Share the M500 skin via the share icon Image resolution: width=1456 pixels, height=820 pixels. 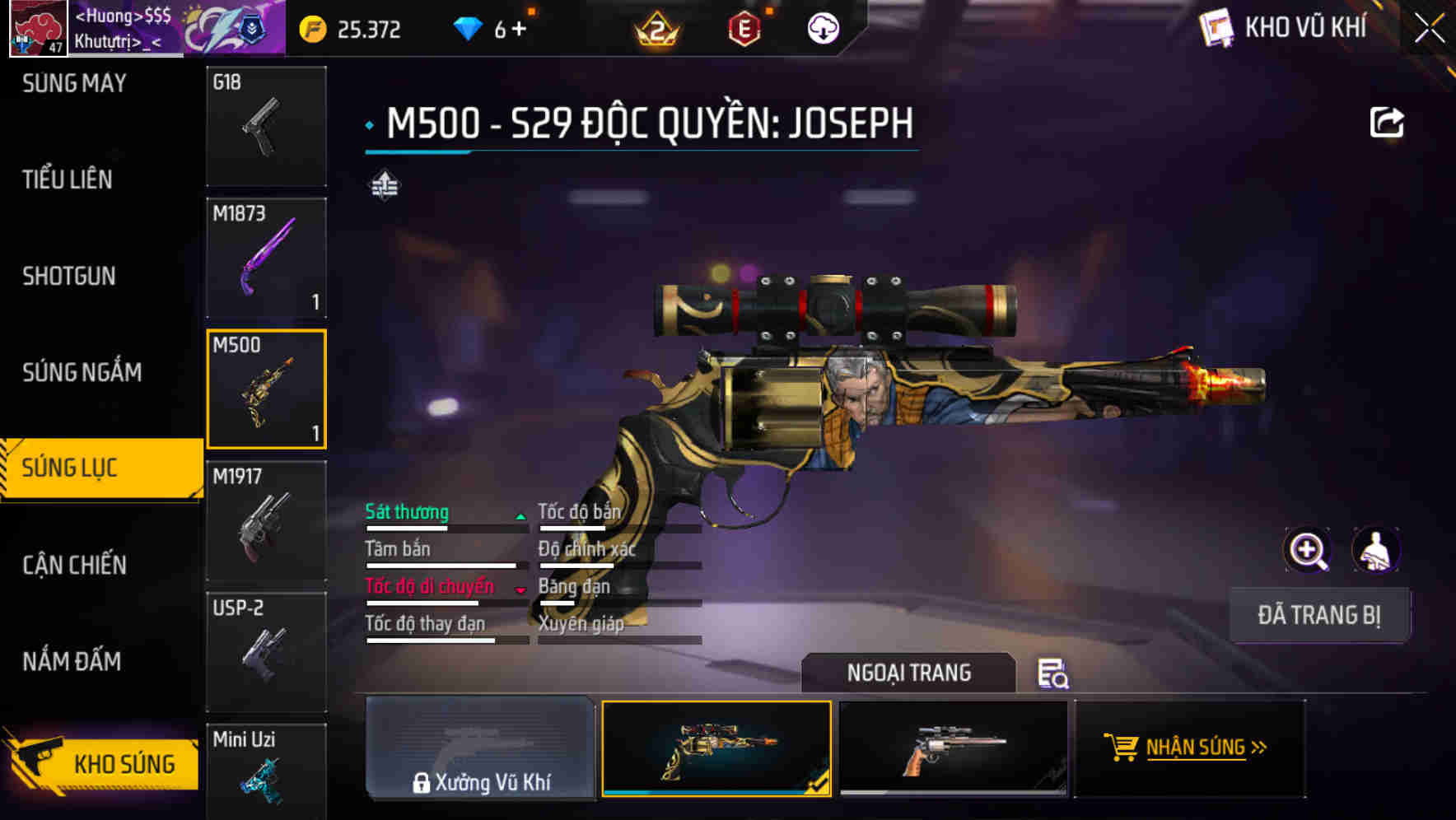point(1387,121)
